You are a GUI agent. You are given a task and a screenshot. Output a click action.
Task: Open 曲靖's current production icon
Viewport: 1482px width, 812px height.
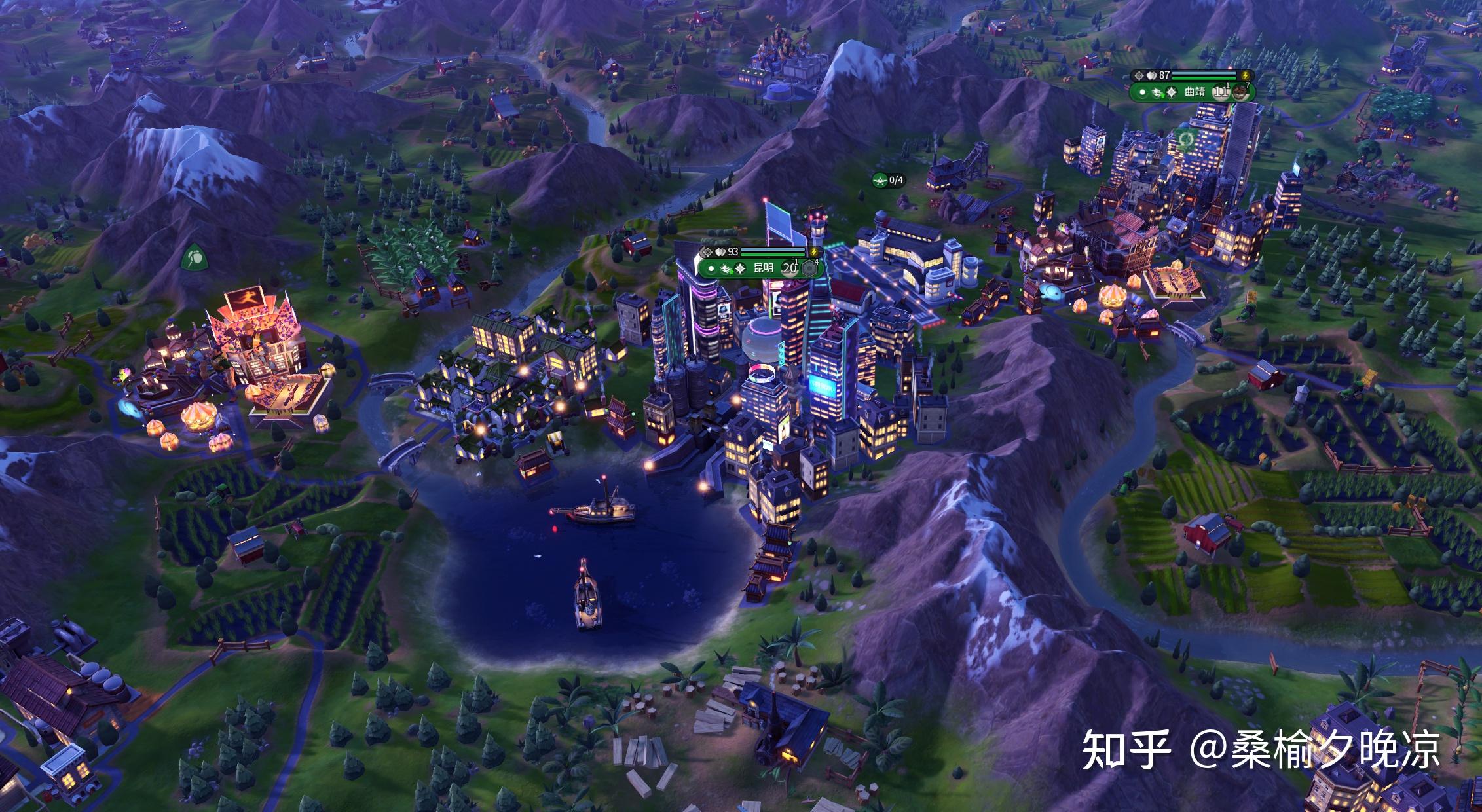pyautogui.click(x=1239, y=92)
